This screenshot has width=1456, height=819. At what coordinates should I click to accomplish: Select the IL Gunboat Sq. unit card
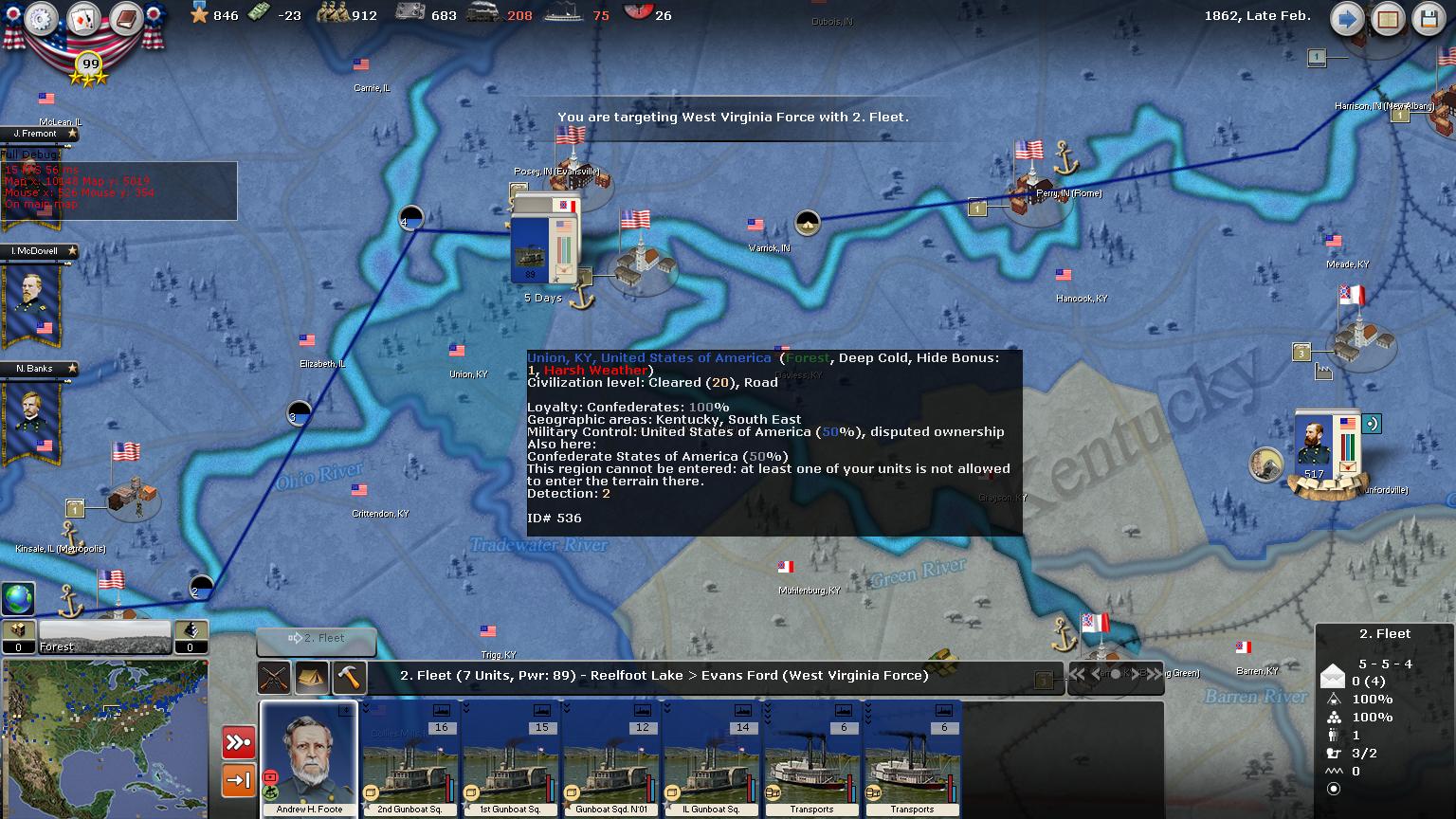[711, 758]
